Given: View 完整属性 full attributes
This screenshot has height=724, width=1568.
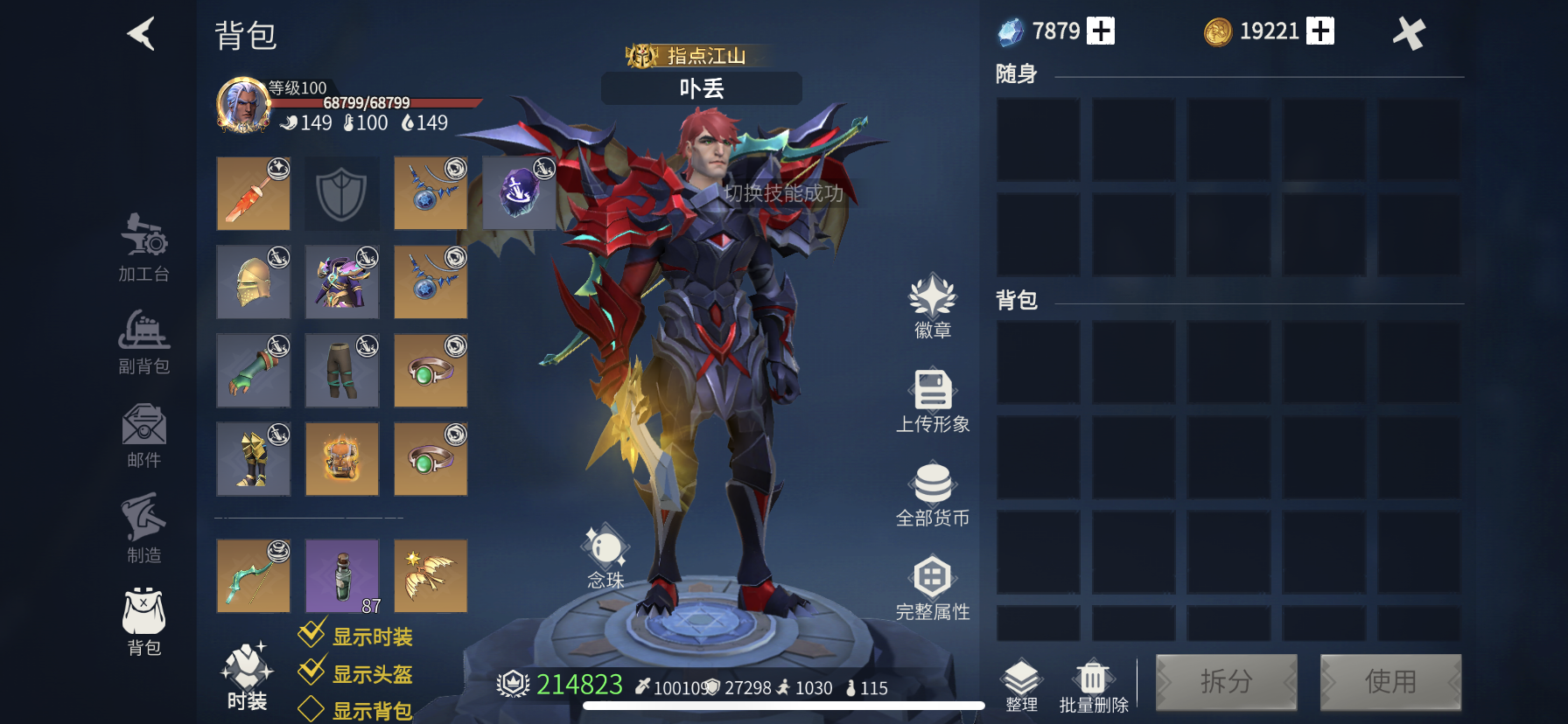Looking at the screenshot, I should tap(933, 587).
